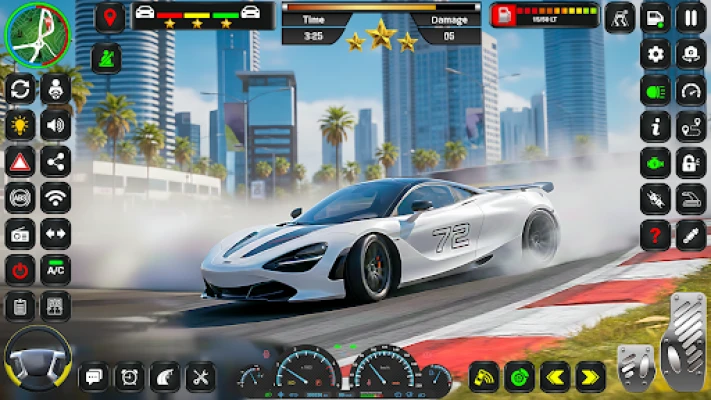Open the info 'i' button

[x=655, y=126]
